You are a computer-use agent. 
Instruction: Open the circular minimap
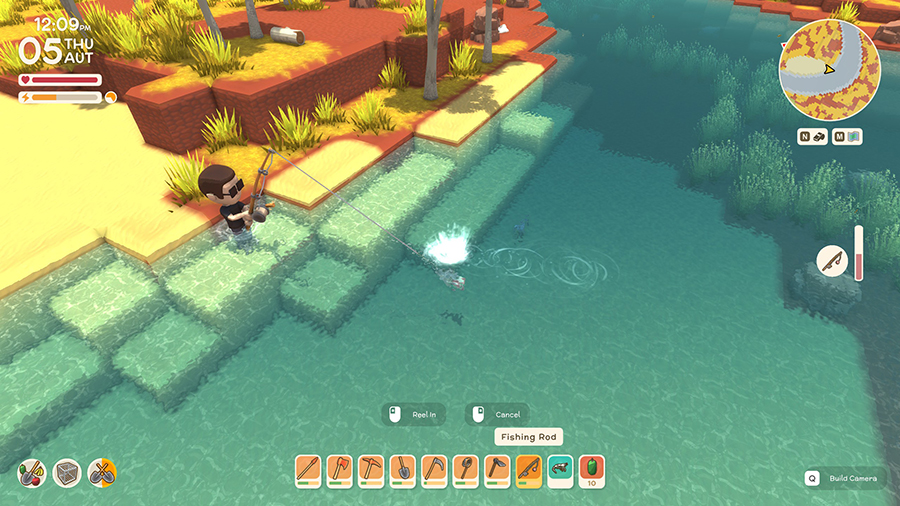[x=829, y=70]
